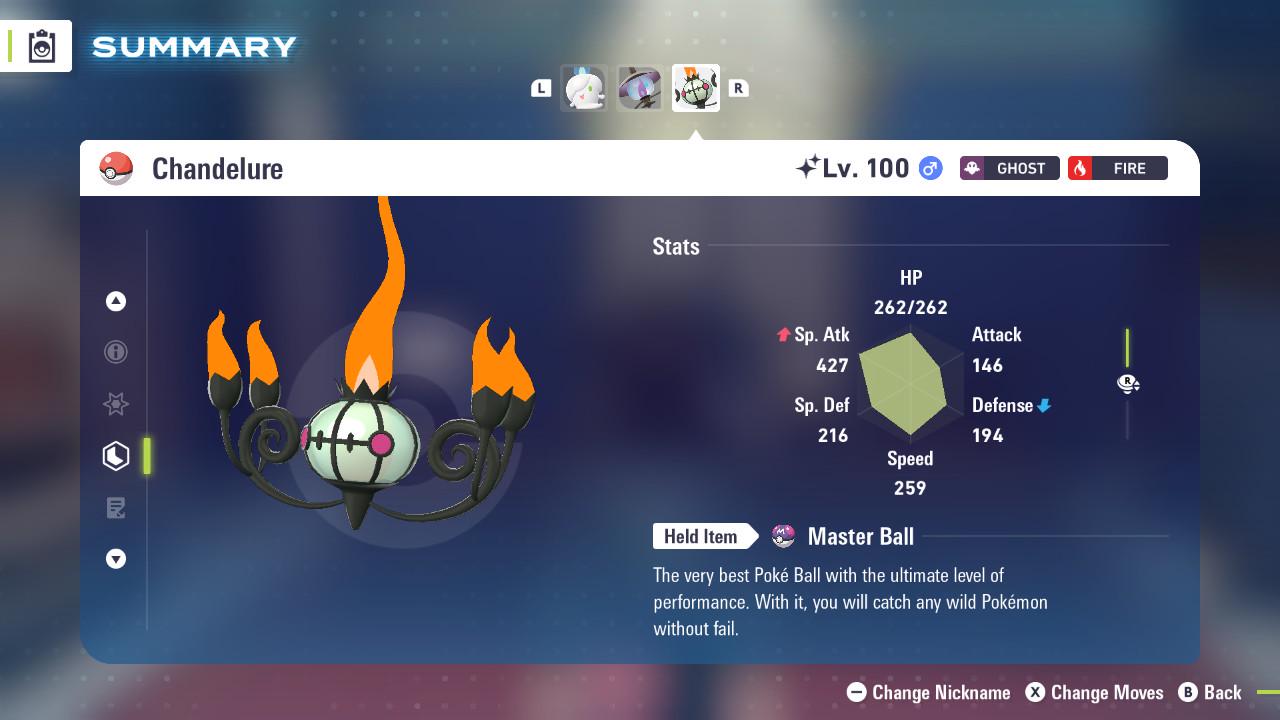1280x720 pixels.
Task: Click the highlighted stats hexagon sidebar icon
Action: [x=115, y=456]
